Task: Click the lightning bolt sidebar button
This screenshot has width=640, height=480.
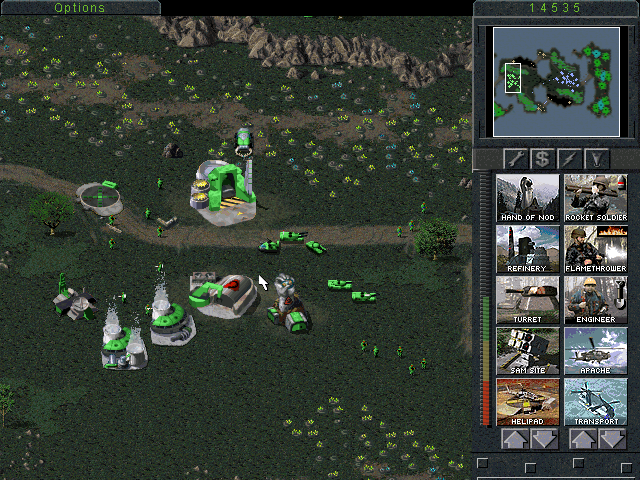Action: 570,158
